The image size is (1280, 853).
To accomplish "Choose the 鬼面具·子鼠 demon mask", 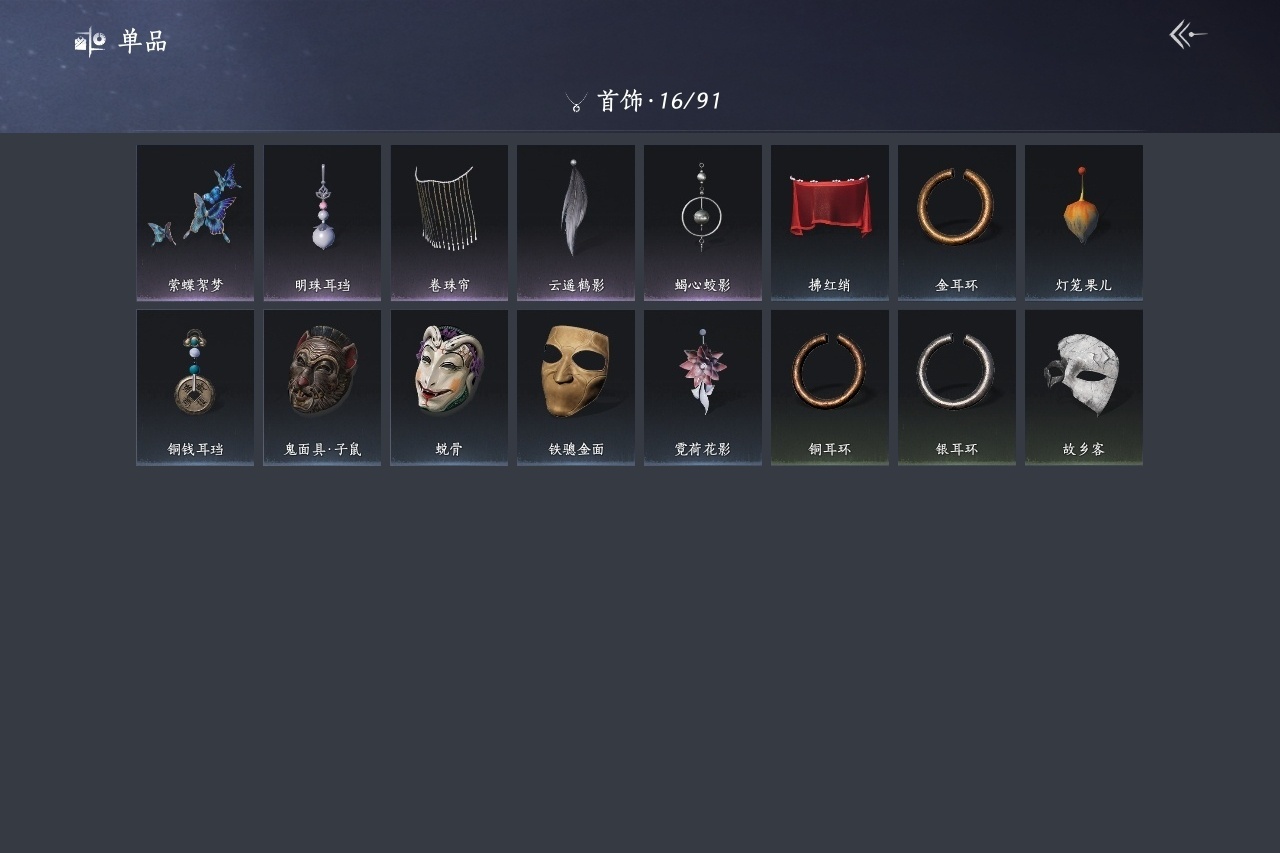I will click(x=322, y=387).
